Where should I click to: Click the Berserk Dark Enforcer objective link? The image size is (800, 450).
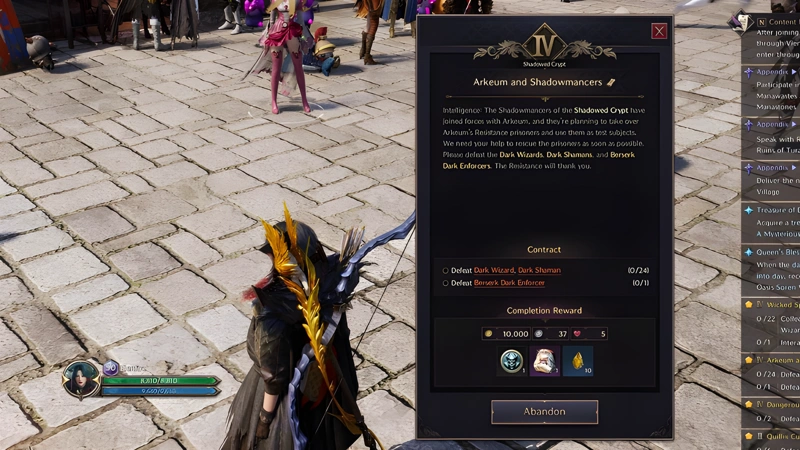[x=509, y=283]
